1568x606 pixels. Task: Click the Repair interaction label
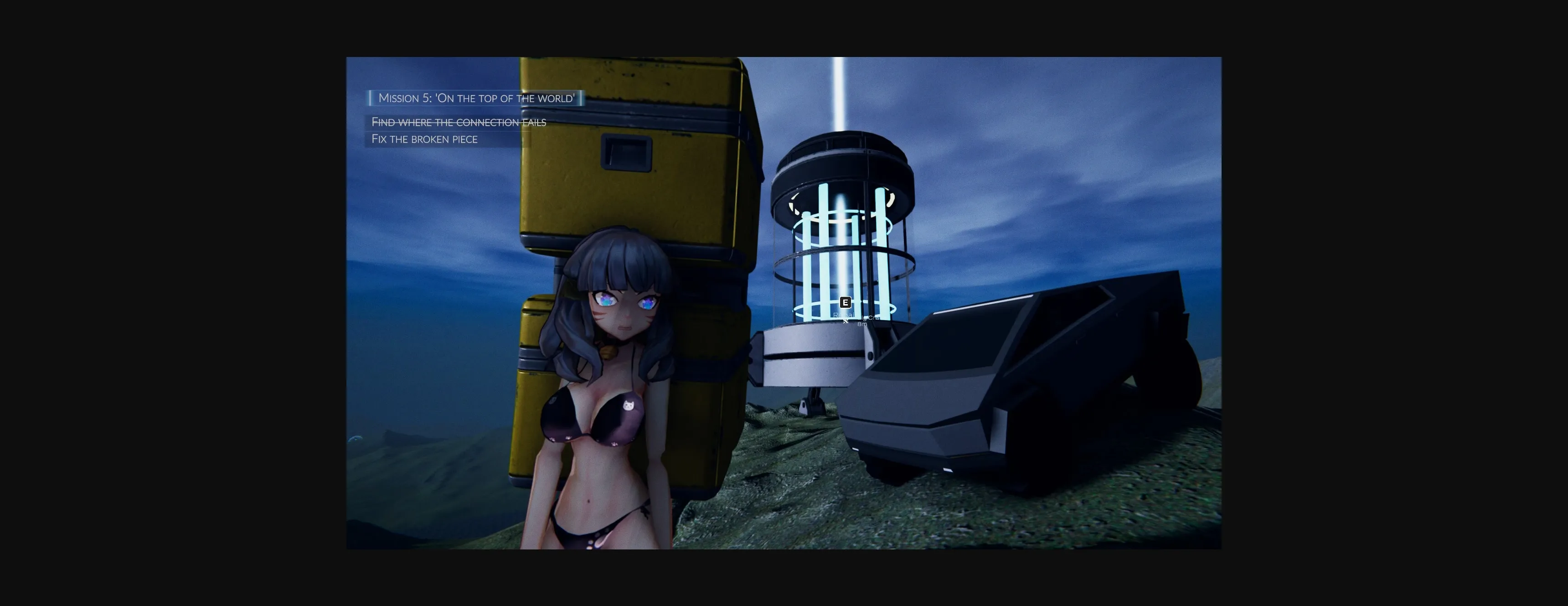tap(845, 315)
